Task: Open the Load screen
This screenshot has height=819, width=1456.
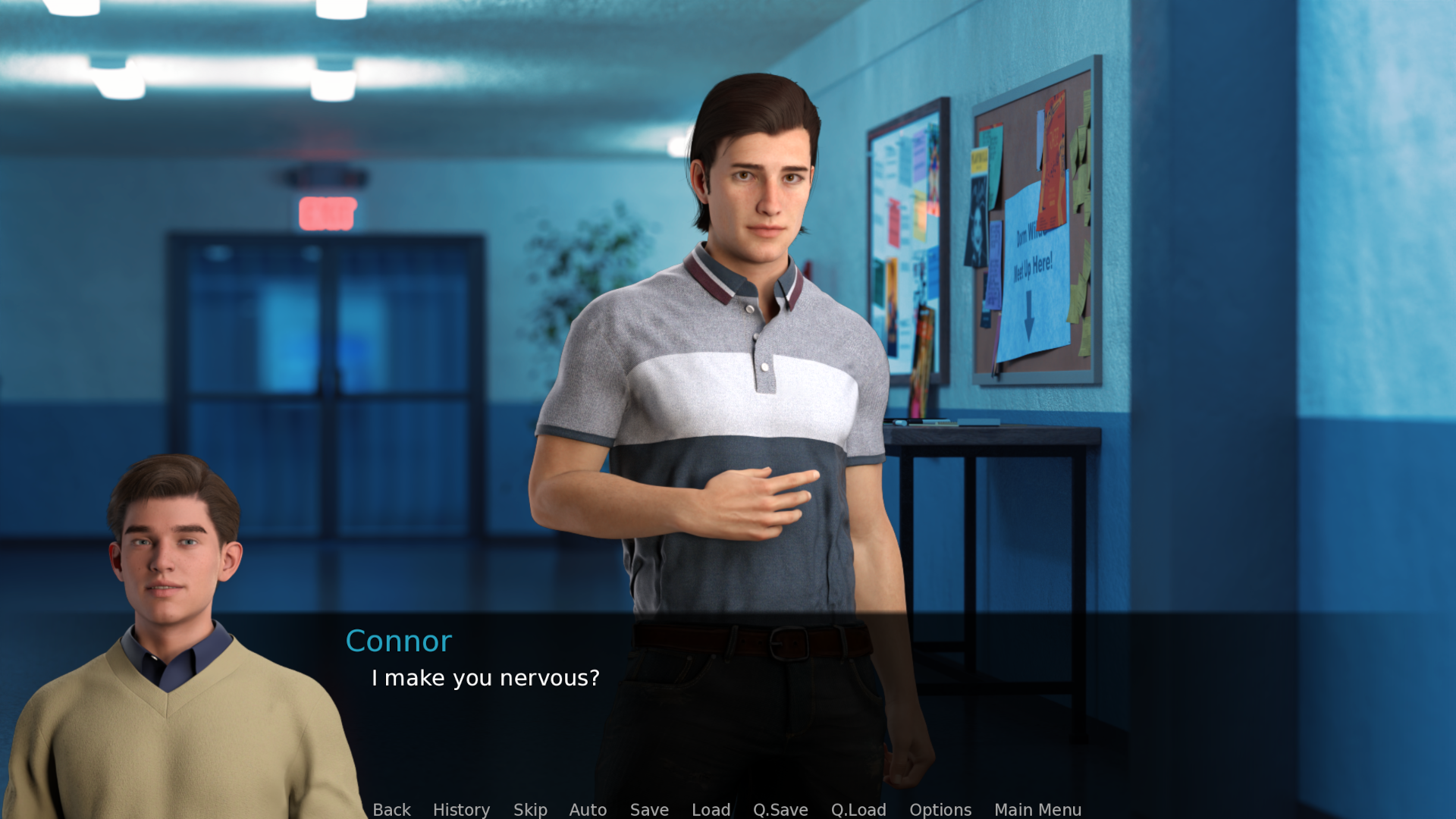Action: [711, 810]
